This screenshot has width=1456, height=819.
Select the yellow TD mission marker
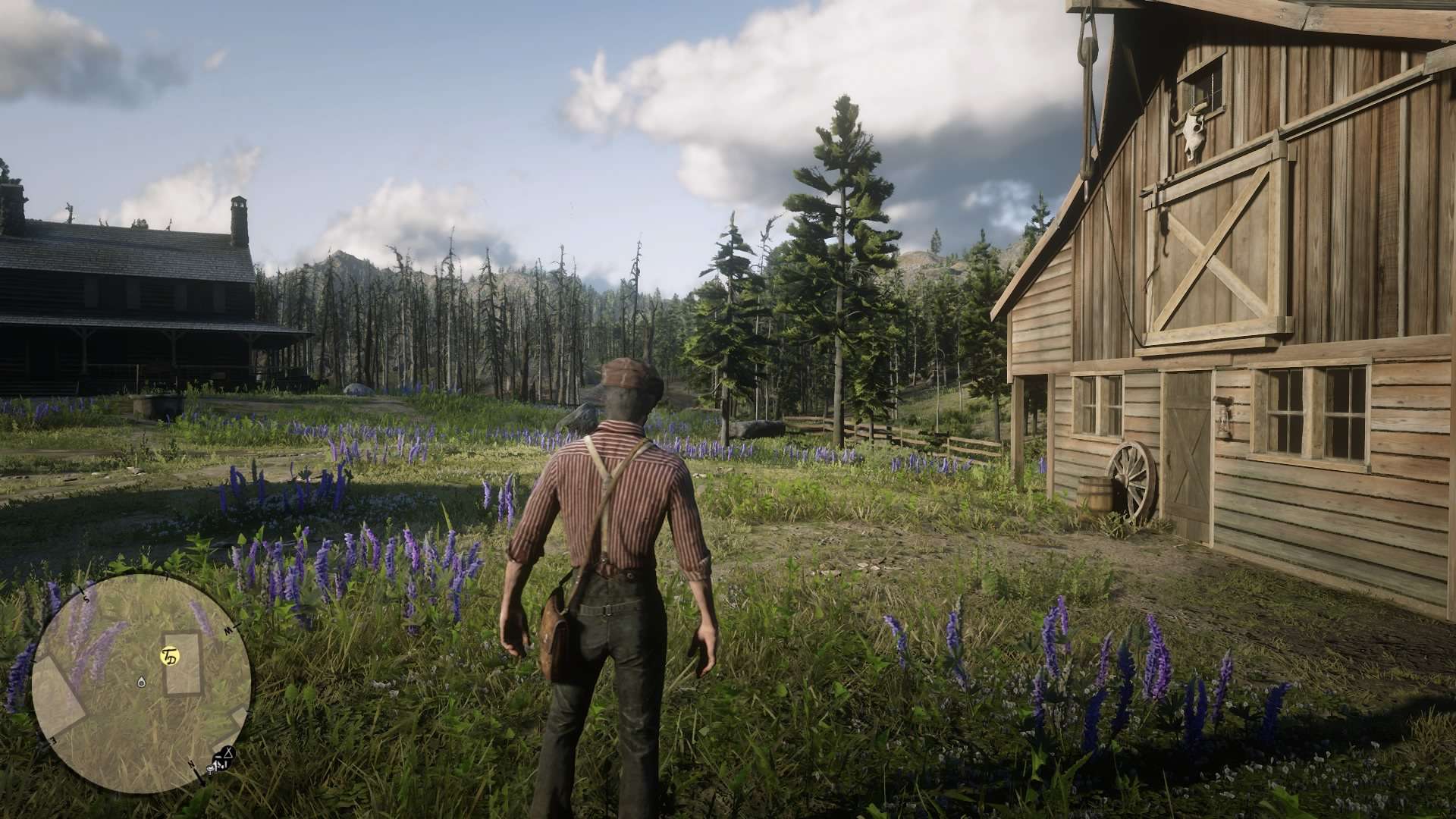(x=170, y=656)
